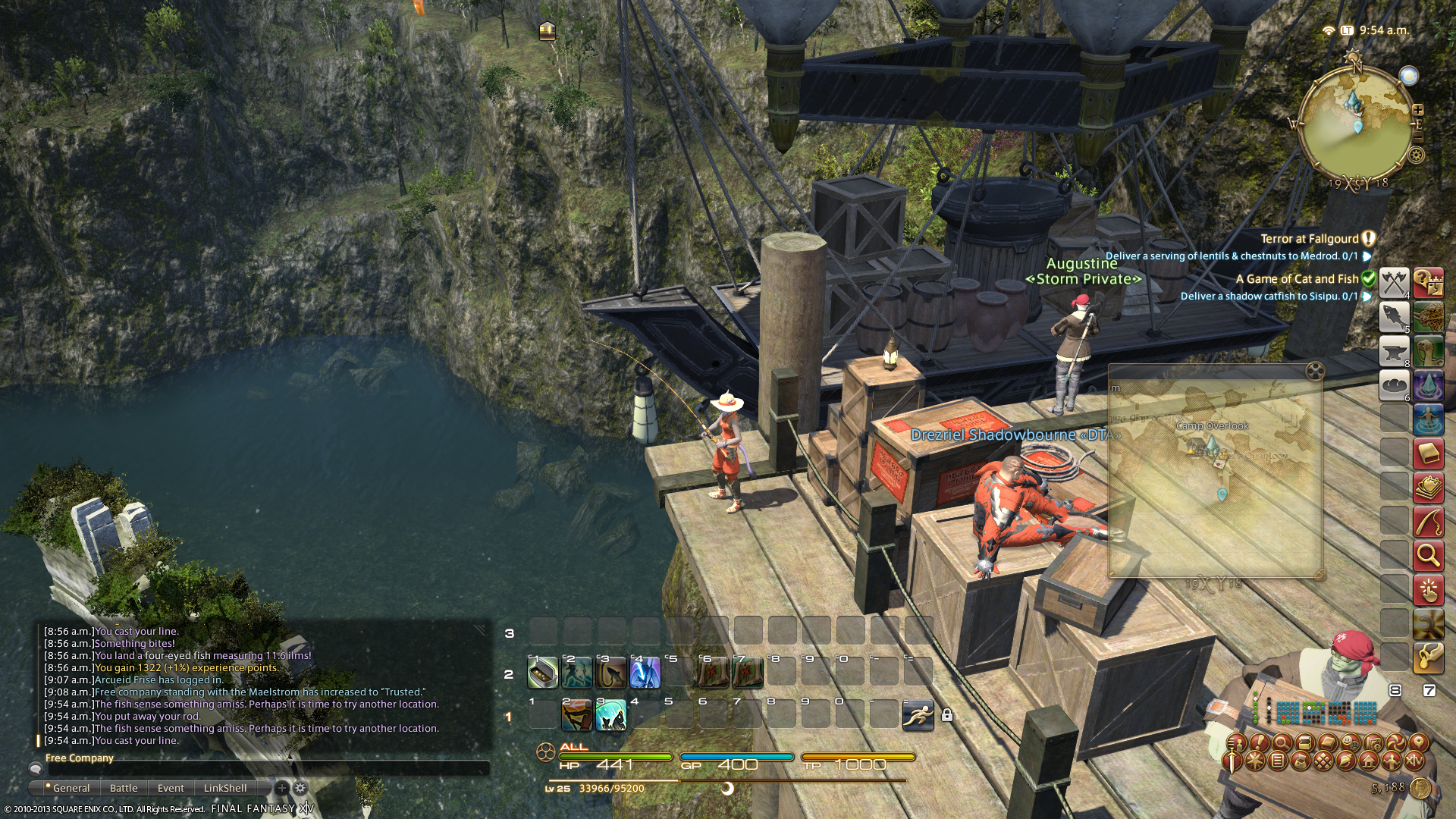The height and width of the screenshot is (819, 1456).
Task: Toggle the hotbar padlock lock
Action: [946, 715]
